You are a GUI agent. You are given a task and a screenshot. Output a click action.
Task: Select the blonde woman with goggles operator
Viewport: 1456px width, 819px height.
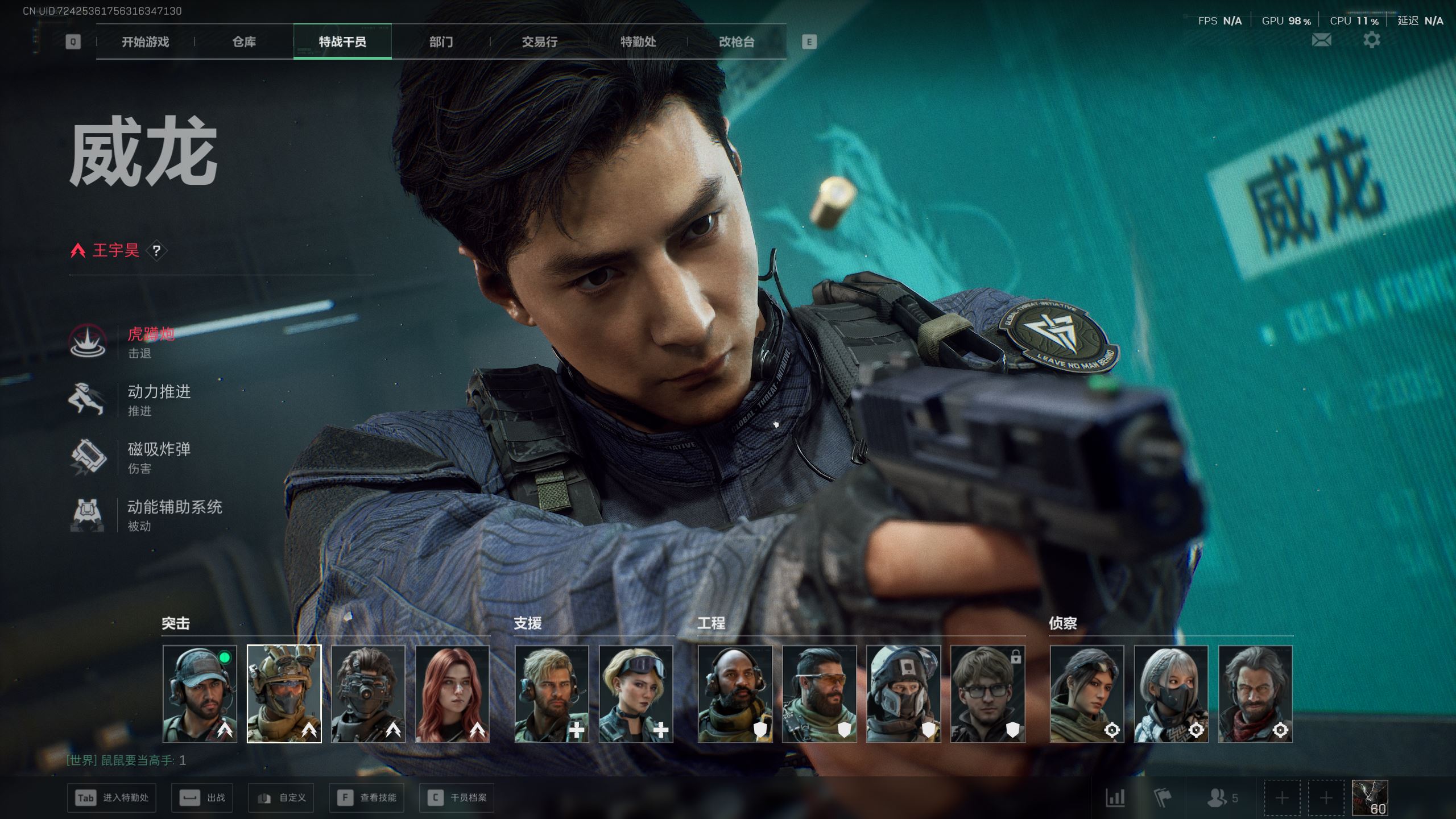tap(635, 694)
